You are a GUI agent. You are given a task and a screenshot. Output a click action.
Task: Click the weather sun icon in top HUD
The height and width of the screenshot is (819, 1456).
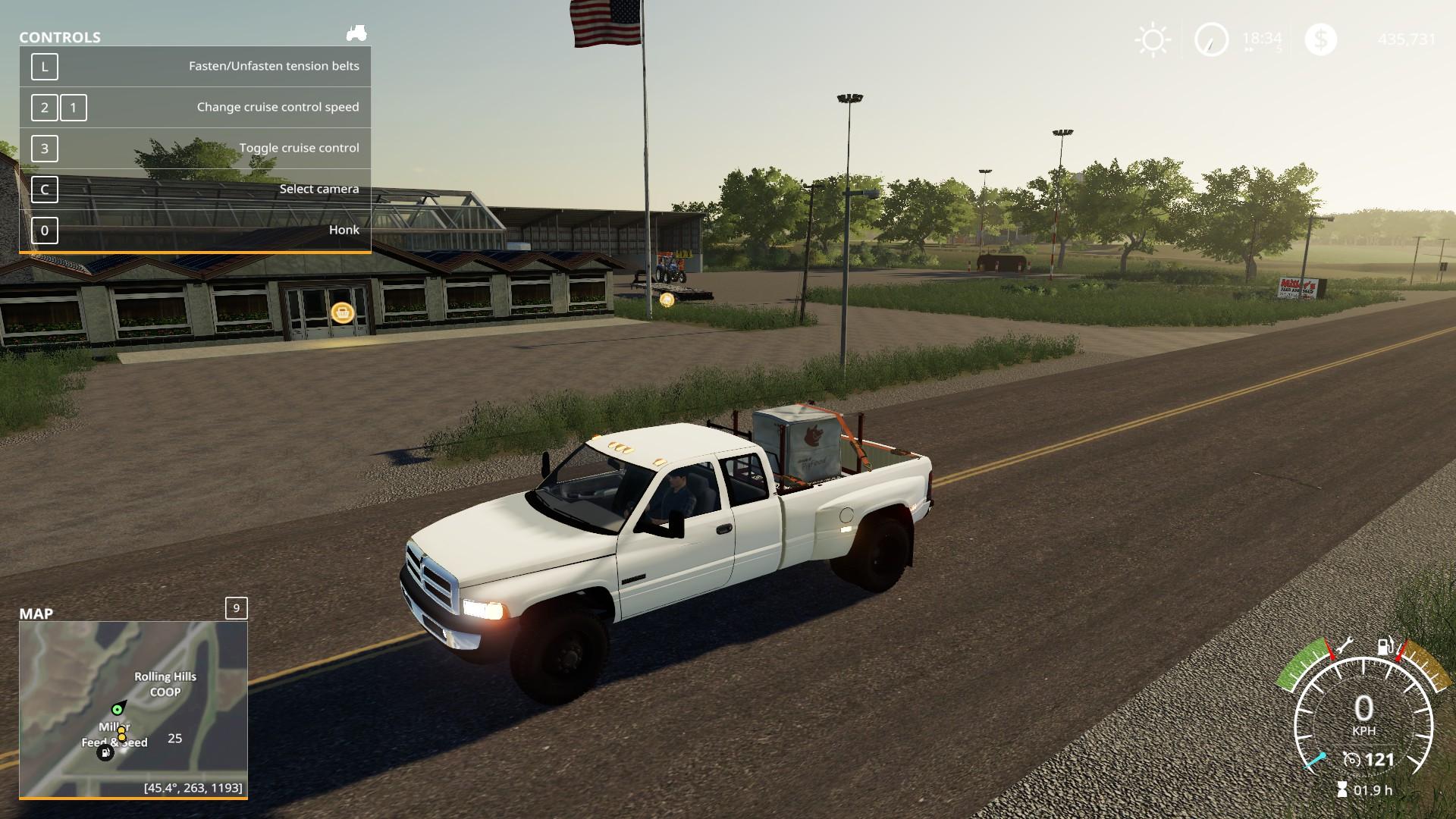(x=1151, y=38)
